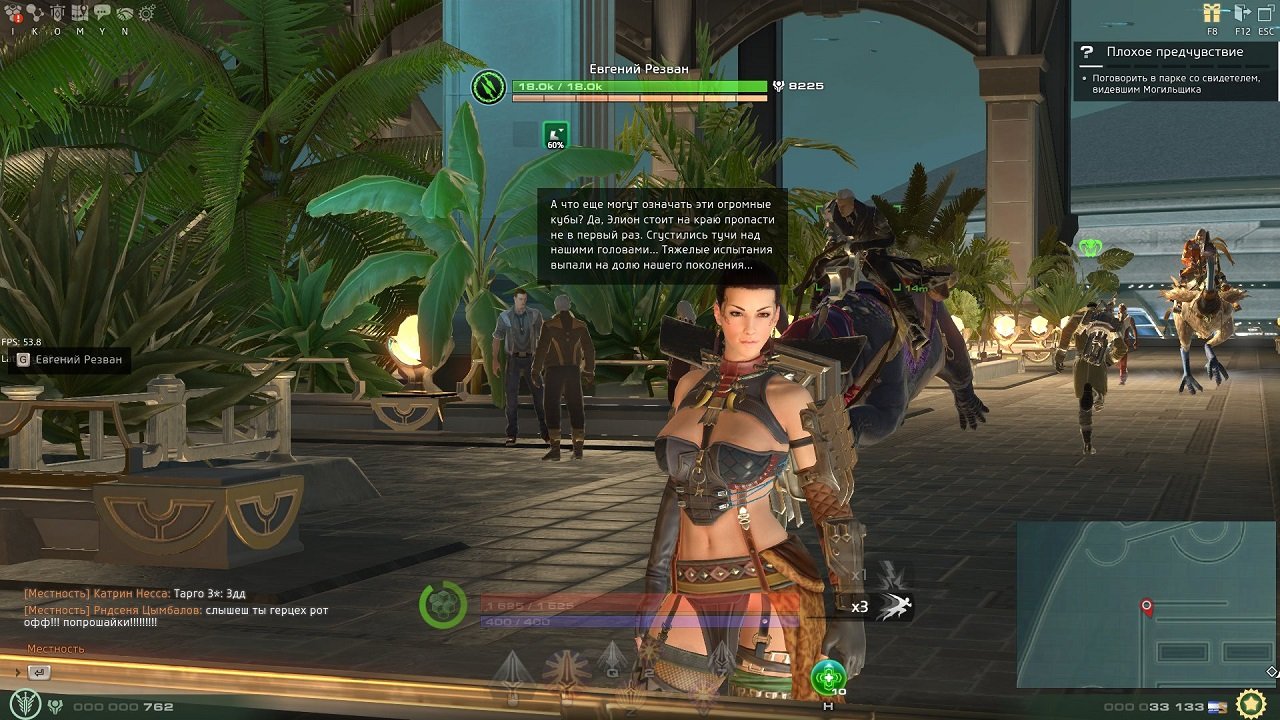Screen dimensions: 1280x720
Task: Expand the chat input arrow at bottom left
Action: point(17,672)
